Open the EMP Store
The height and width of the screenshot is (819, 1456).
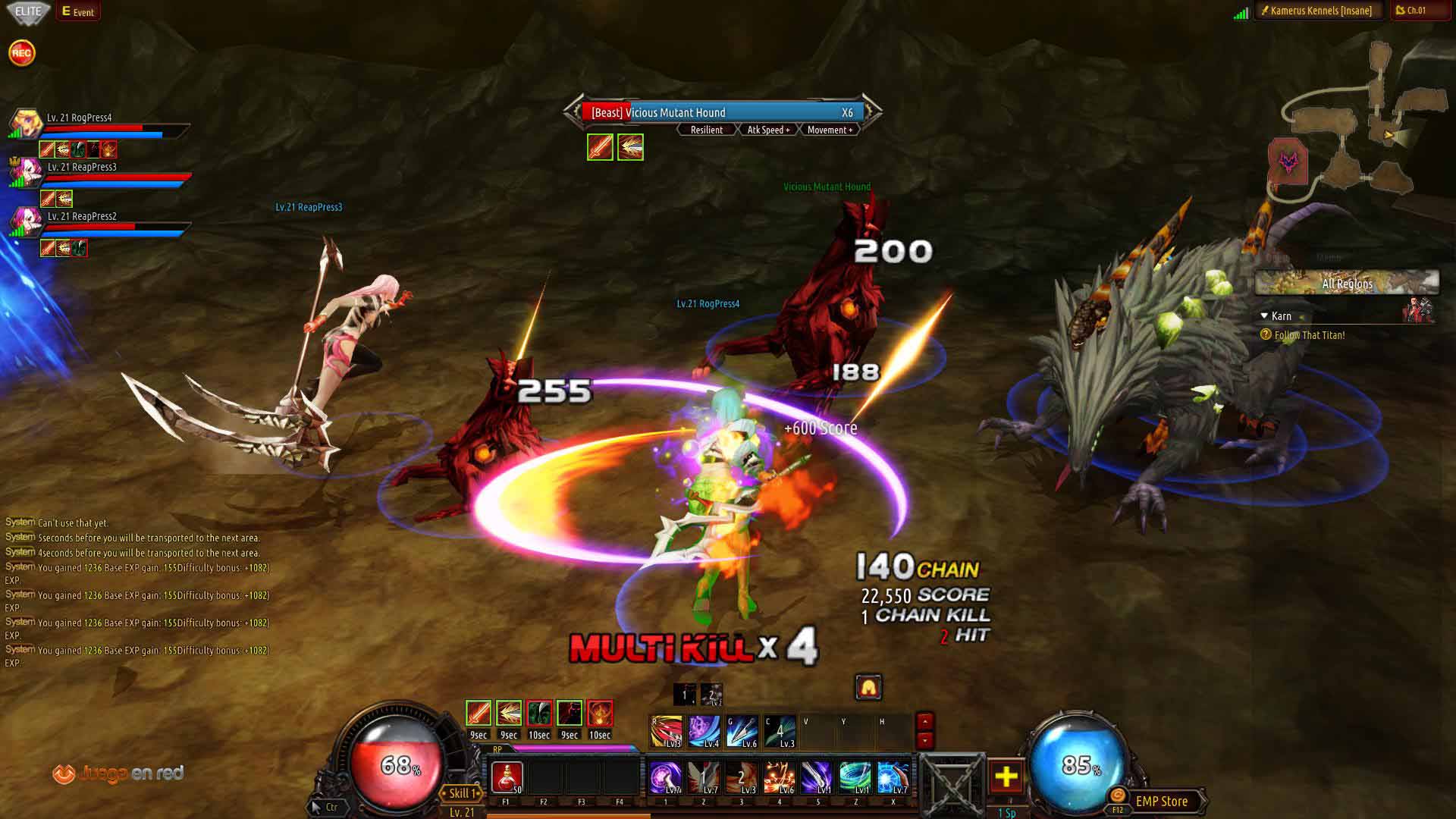coord(1161,801)
